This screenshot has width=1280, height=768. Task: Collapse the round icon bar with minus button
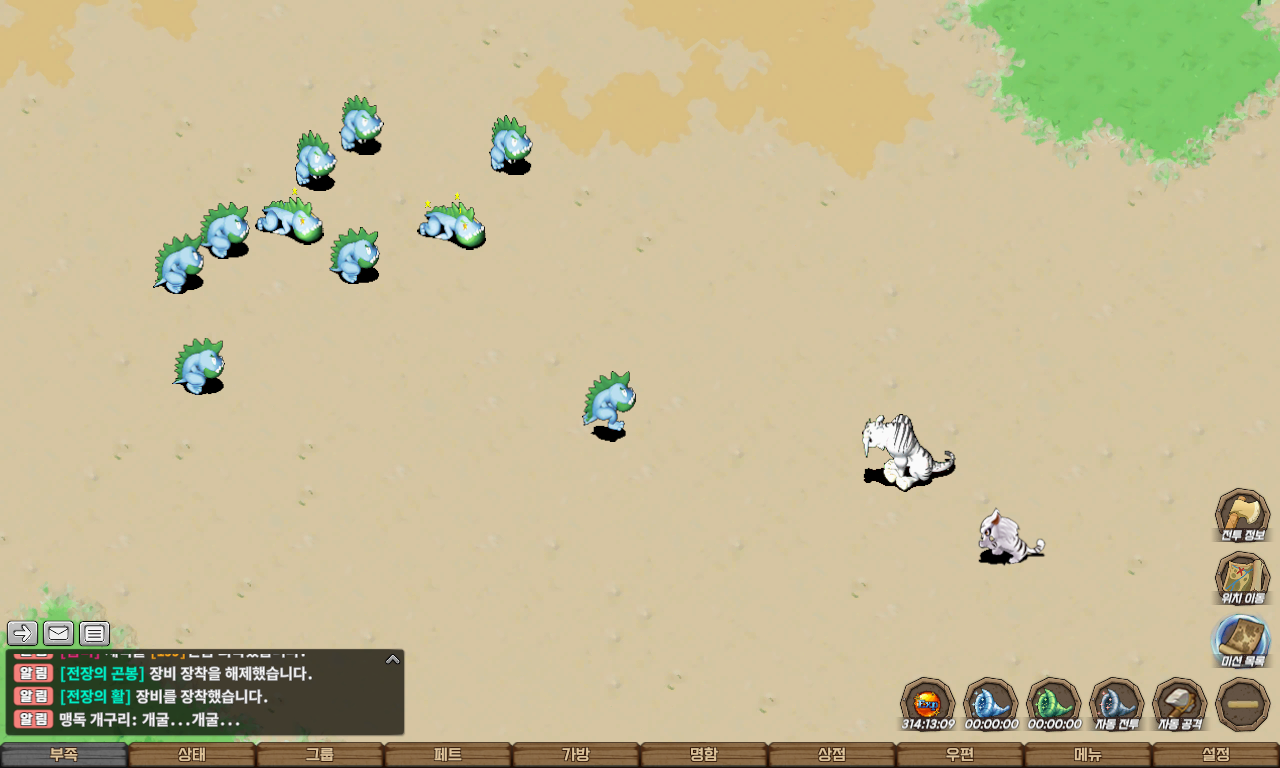click(x=1242, y=704)
